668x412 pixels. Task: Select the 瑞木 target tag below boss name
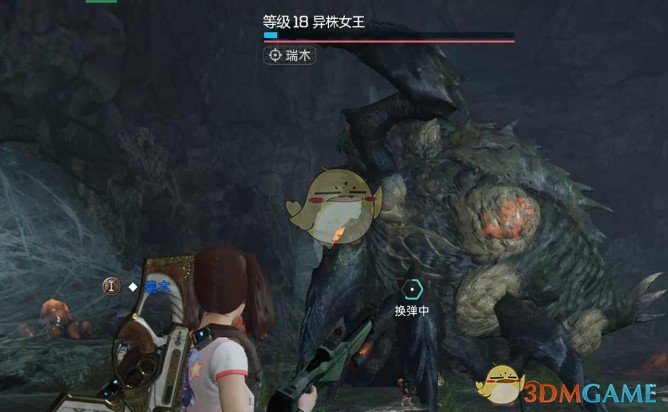point(290,57)
